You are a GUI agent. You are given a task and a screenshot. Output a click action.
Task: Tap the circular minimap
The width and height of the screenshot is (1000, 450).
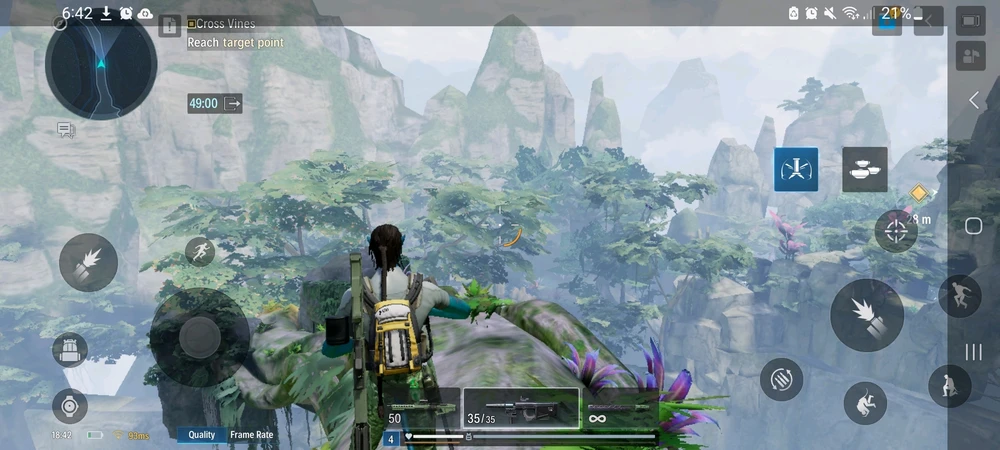[100, 66]
